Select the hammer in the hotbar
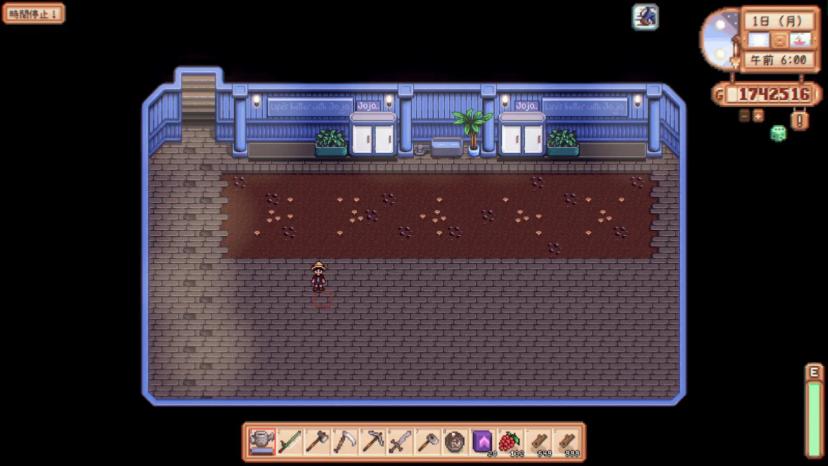 tap(428, 441)
